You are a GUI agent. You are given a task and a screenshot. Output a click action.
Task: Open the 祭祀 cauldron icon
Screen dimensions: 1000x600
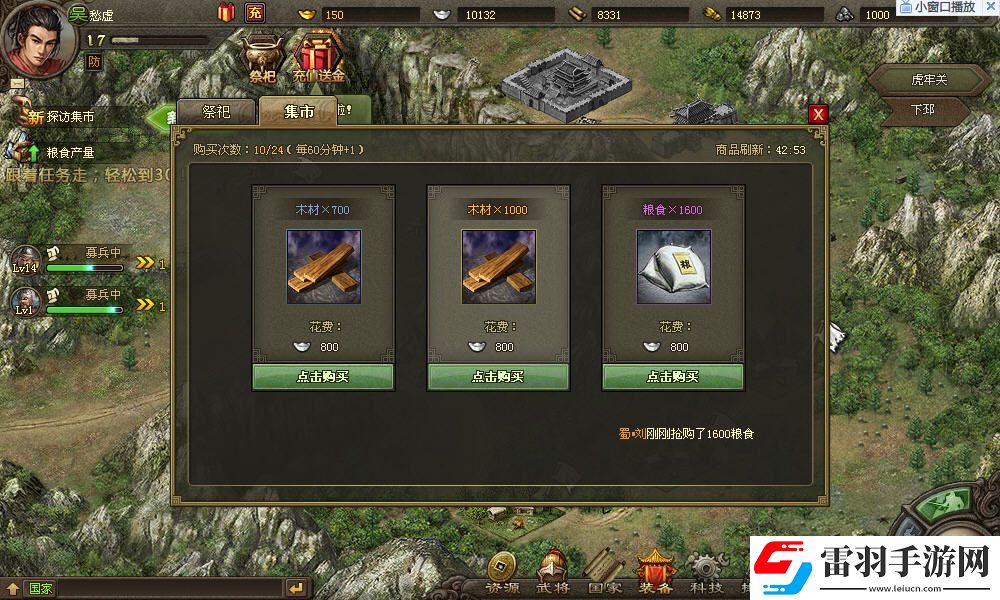tap(263, 55)
